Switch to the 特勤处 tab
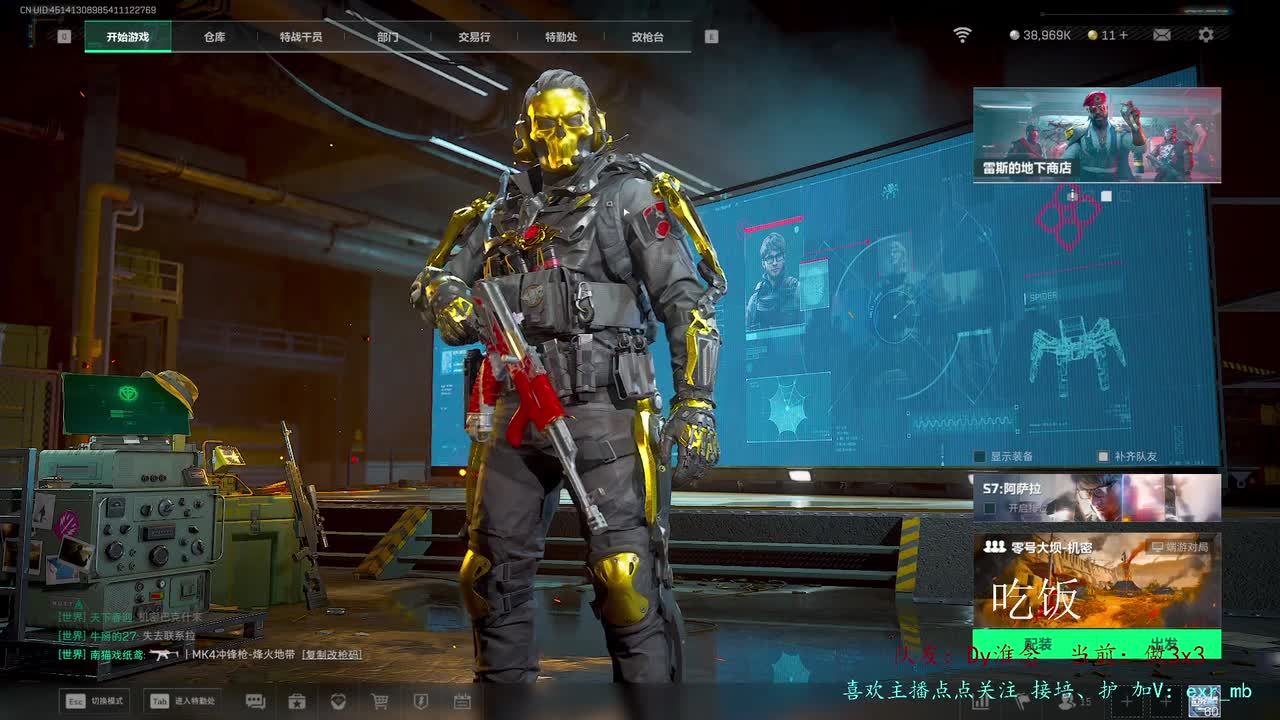1280x720 pixels. coord(561,37)
